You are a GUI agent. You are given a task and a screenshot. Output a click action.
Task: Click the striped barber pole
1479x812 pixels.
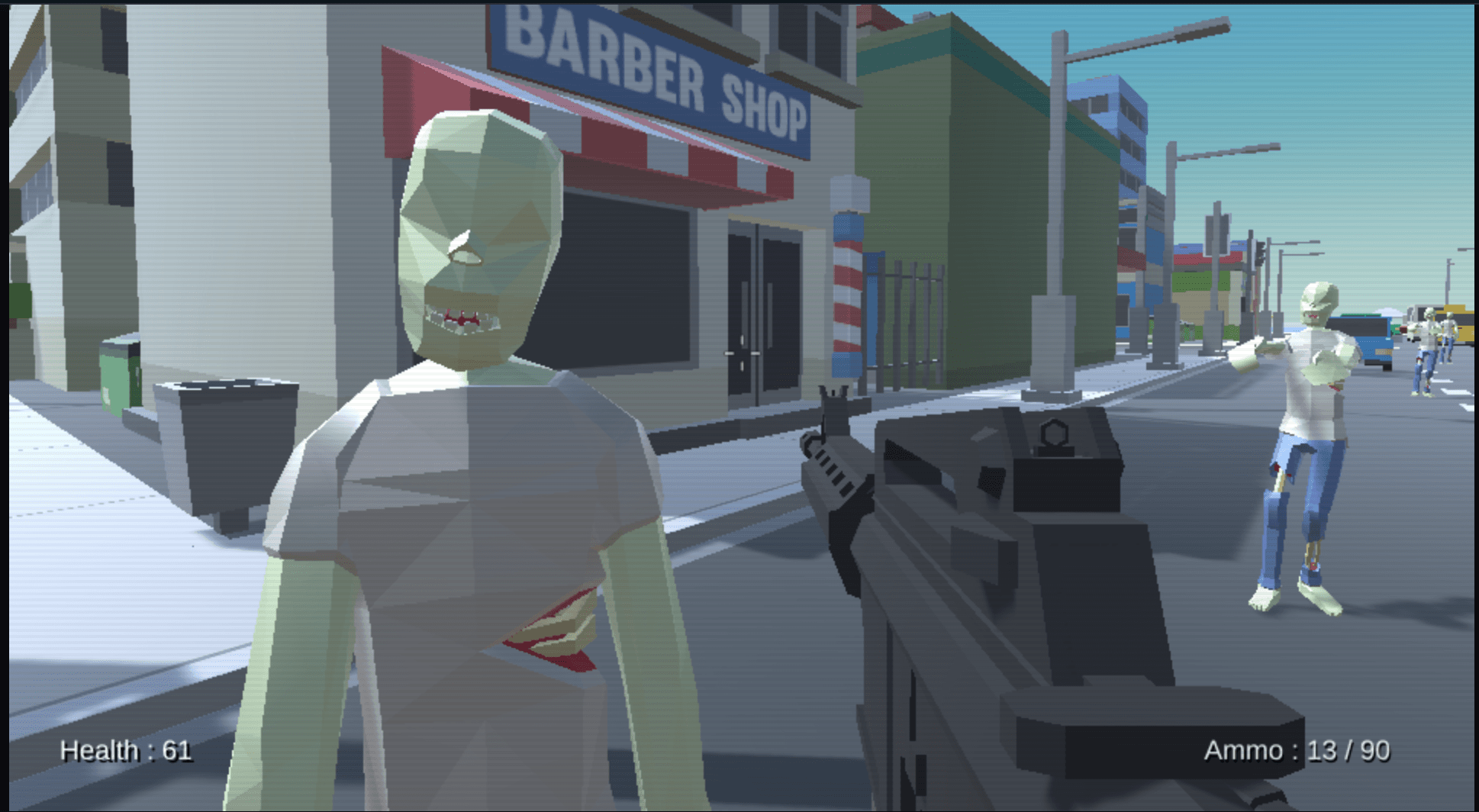tap(847, 290)
